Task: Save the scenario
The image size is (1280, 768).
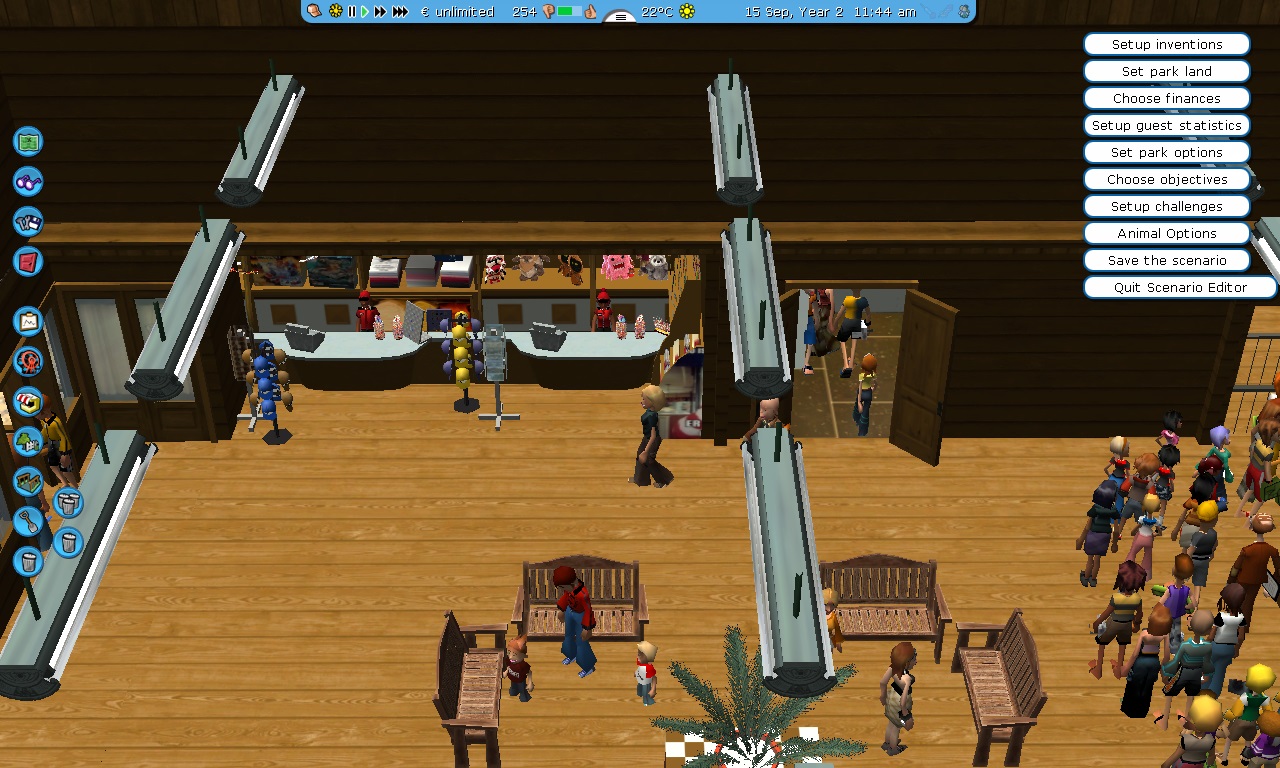Action: tap(1166, 260)
